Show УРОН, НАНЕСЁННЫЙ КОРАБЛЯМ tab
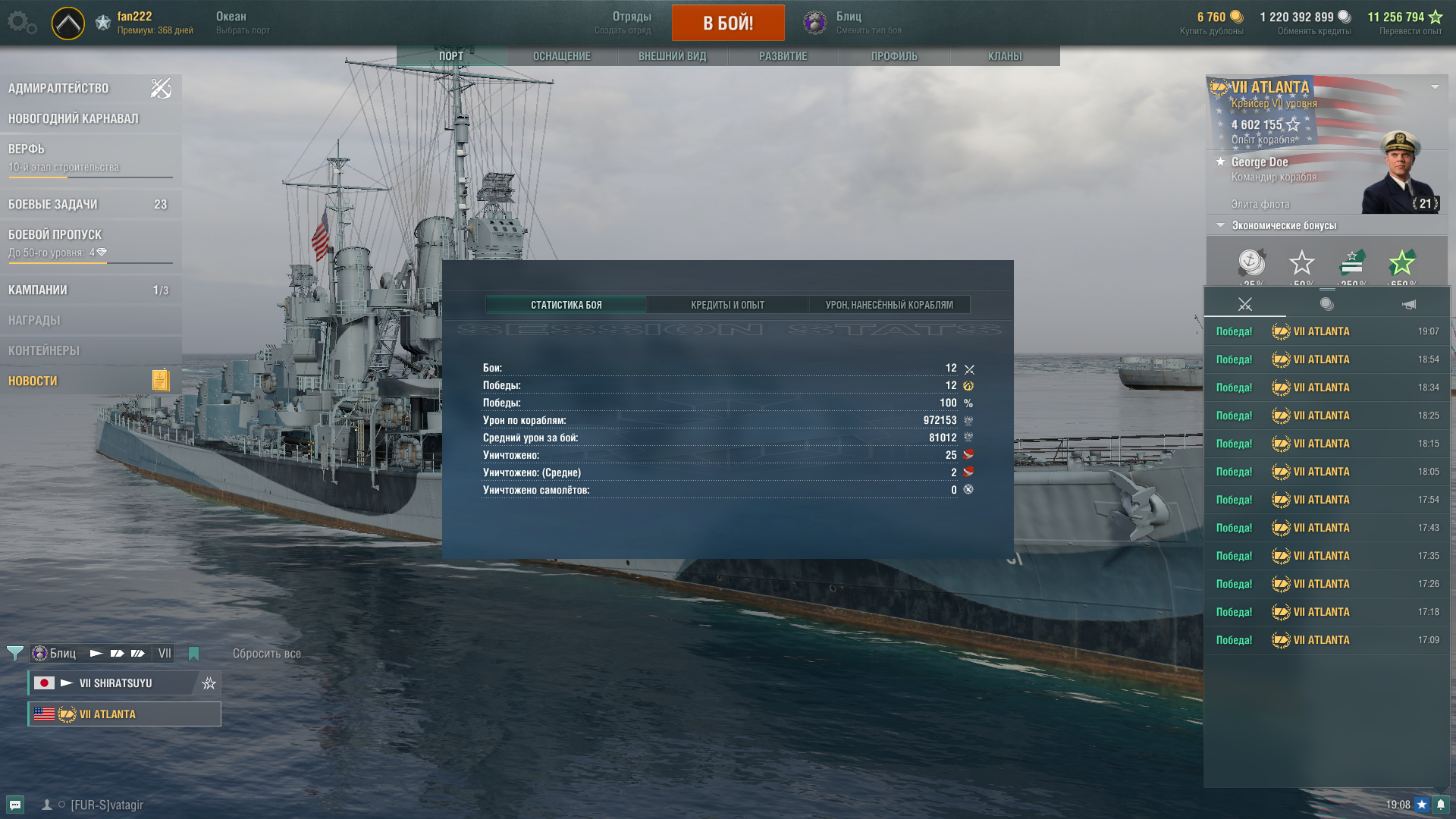Screen dimensions: 1456x819 point(889,305)
